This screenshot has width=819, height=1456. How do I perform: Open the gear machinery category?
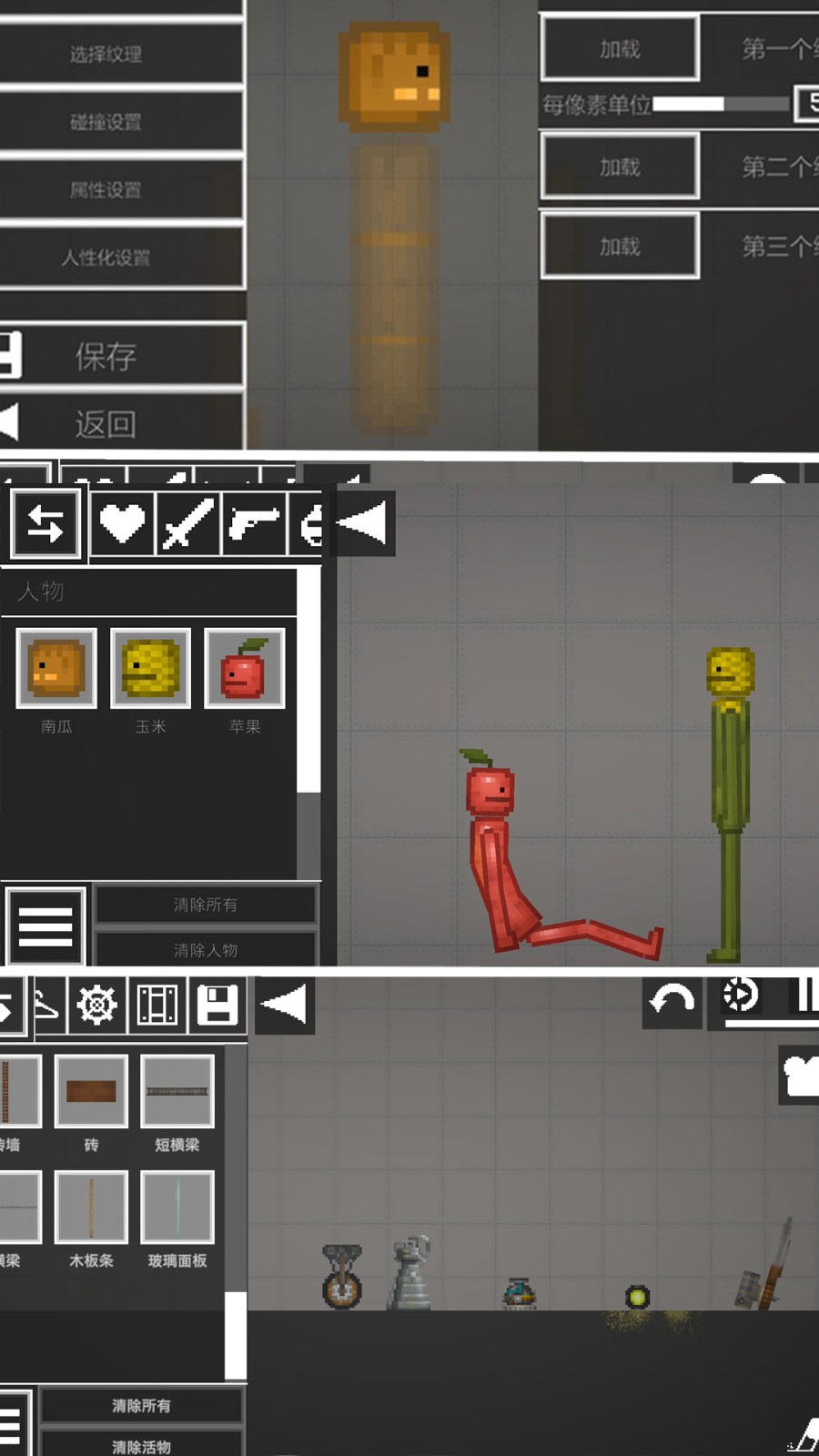tap(96, 1005)
